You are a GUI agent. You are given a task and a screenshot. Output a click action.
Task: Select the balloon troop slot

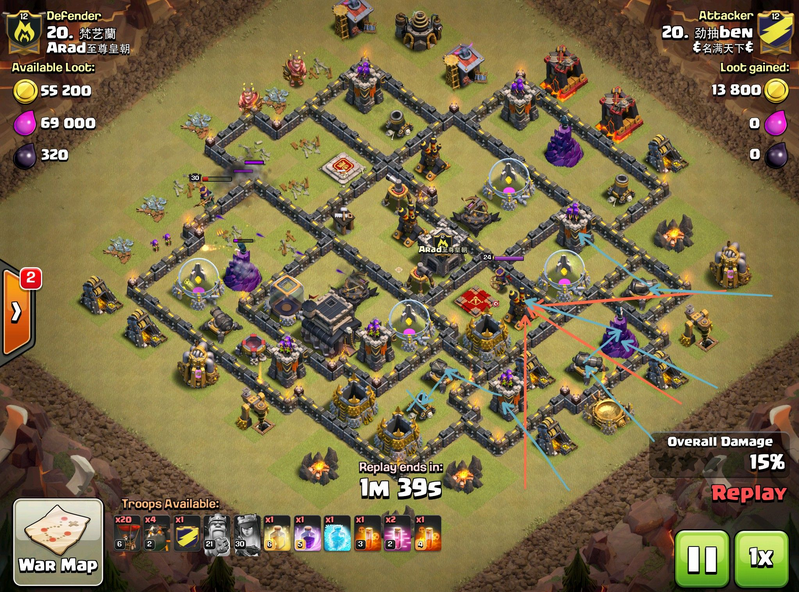[127, 533]
